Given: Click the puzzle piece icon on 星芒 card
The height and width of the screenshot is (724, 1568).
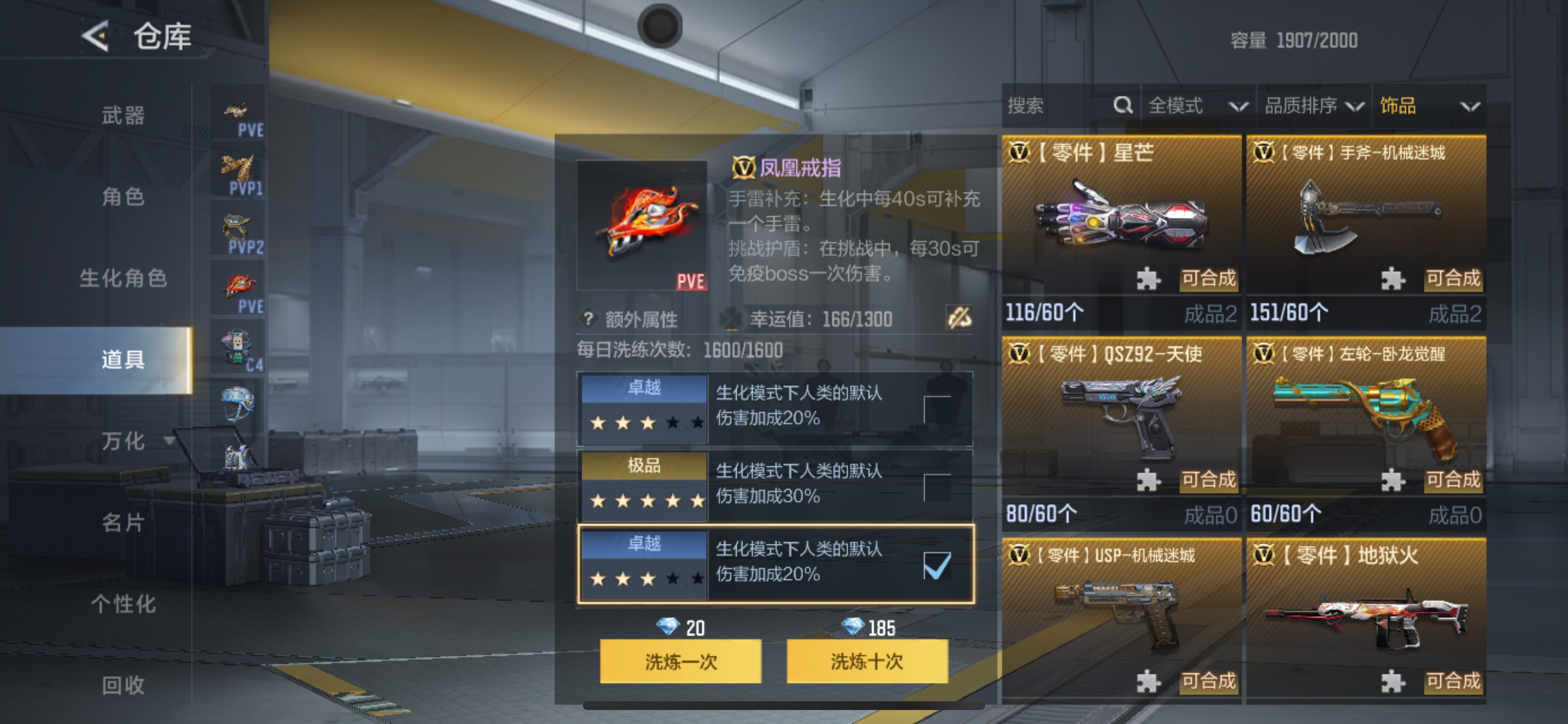Looking at the screenshot, I should point(1149,279).
